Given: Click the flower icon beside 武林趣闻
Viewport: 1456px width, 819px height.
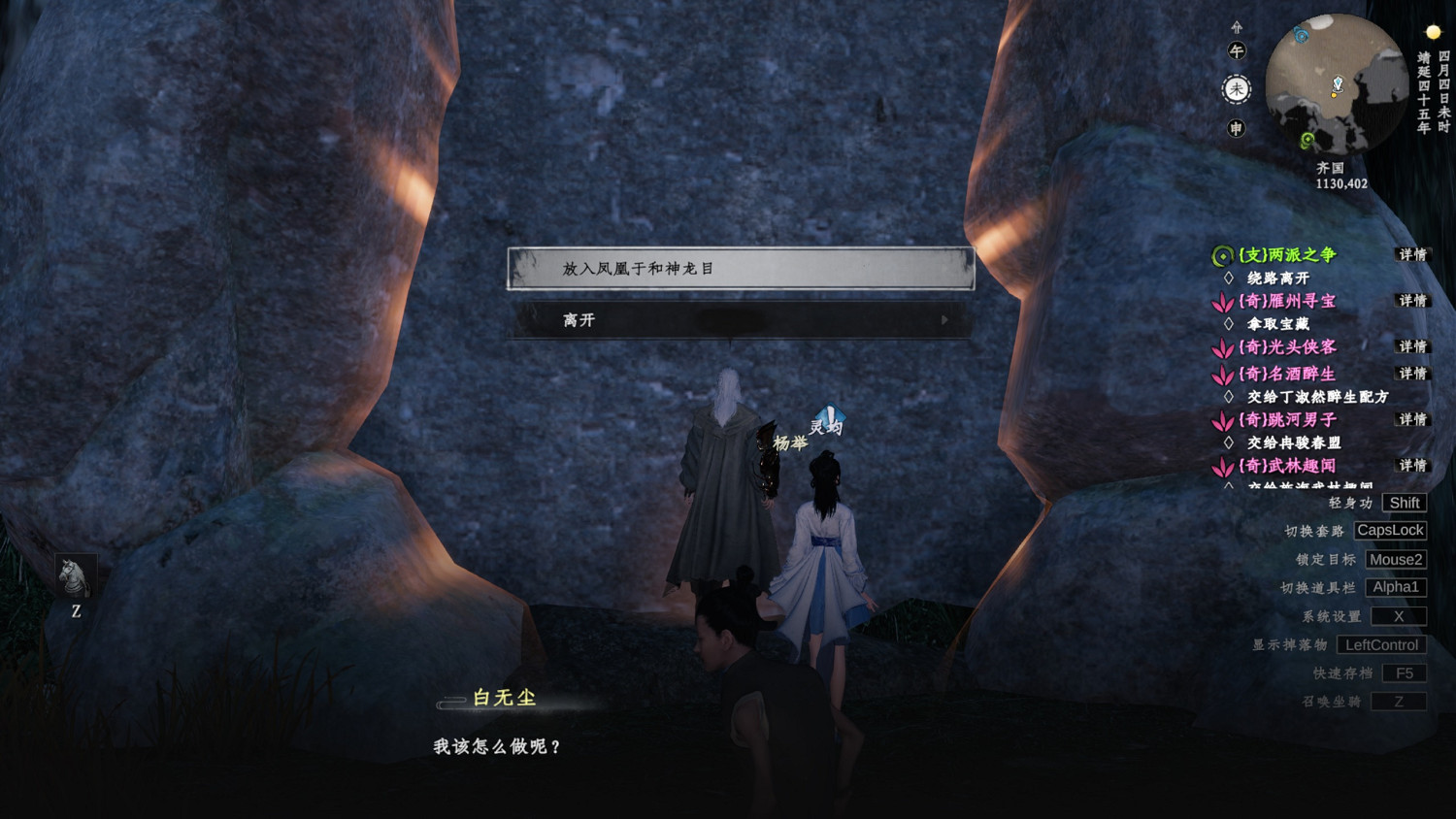Looking at the screenshot, I should [x=1225, y=466].
